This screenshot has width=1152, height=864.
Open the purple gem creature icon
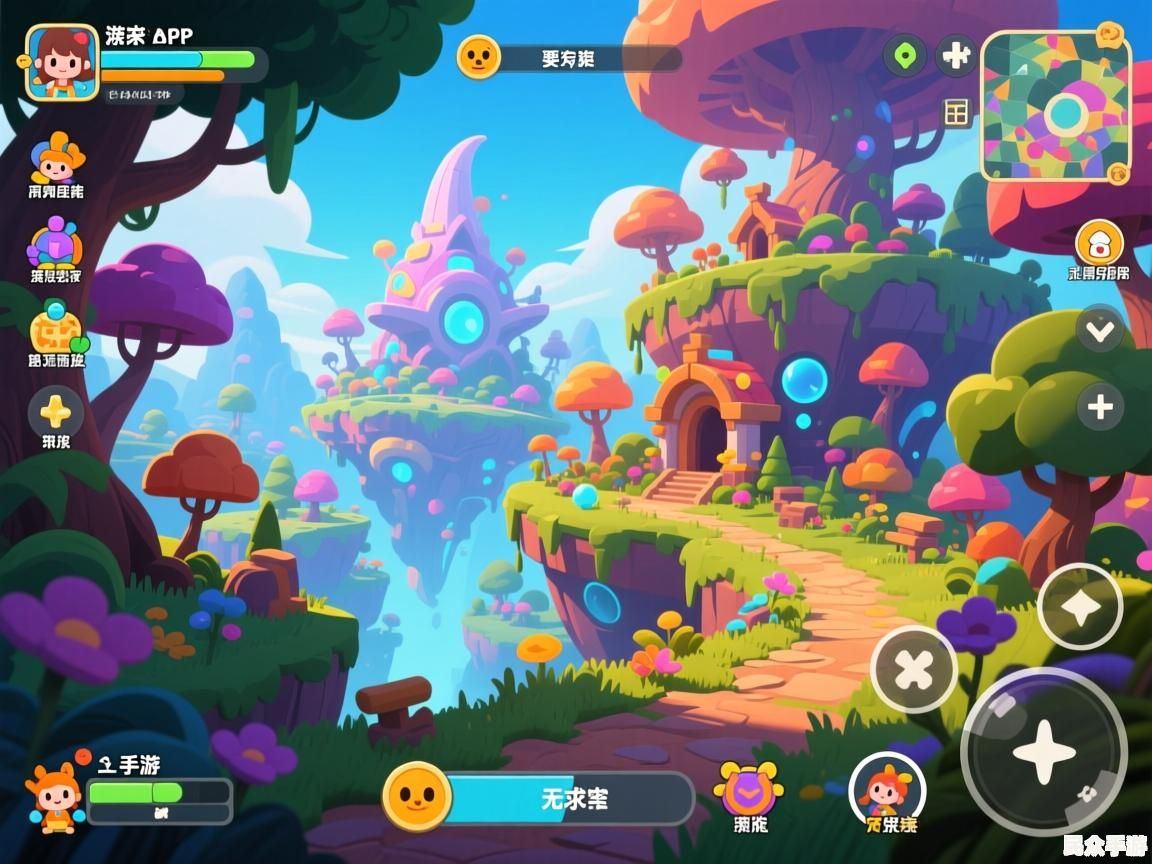(x=56, y=244)
